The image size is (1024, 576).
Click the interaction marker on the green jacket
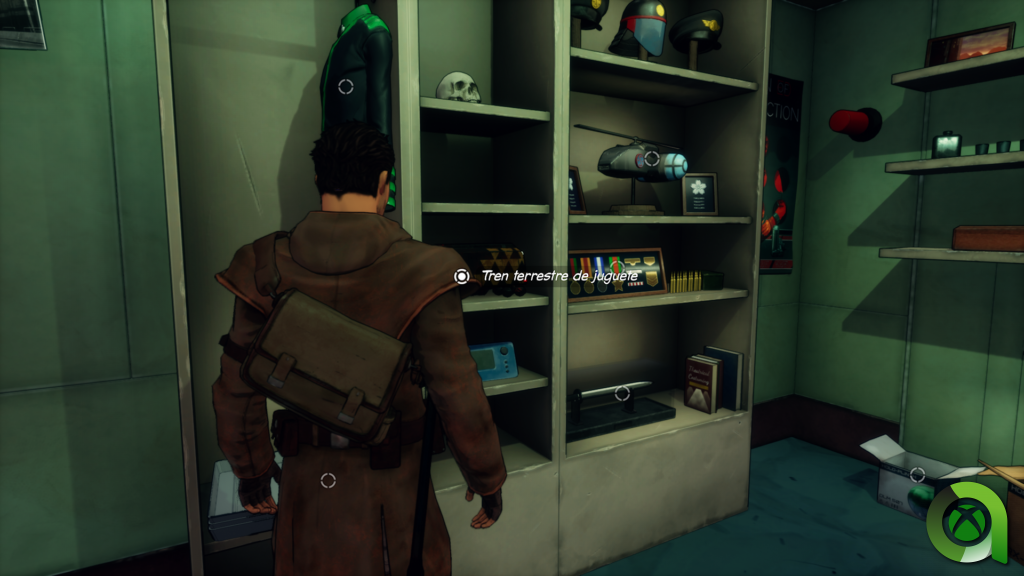346,87
